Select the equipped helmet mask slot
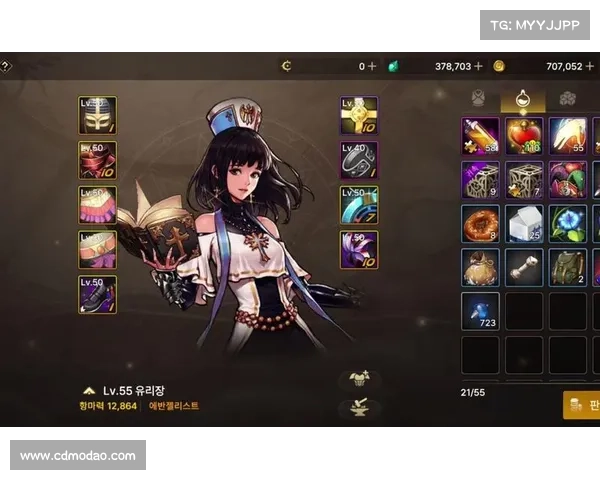Image resolution: width=600 pixels, height=480 pixels. [x=97, y=115]
